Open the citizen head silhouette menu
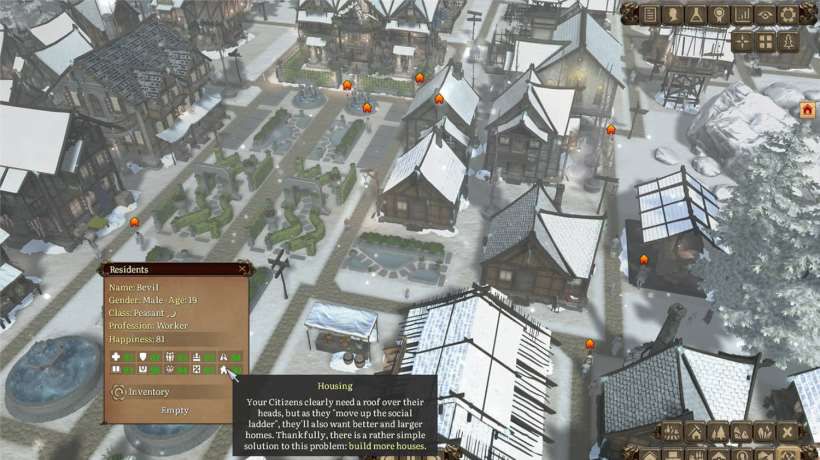Viewport: 820px width, 460px height. [x=674, y=14]
